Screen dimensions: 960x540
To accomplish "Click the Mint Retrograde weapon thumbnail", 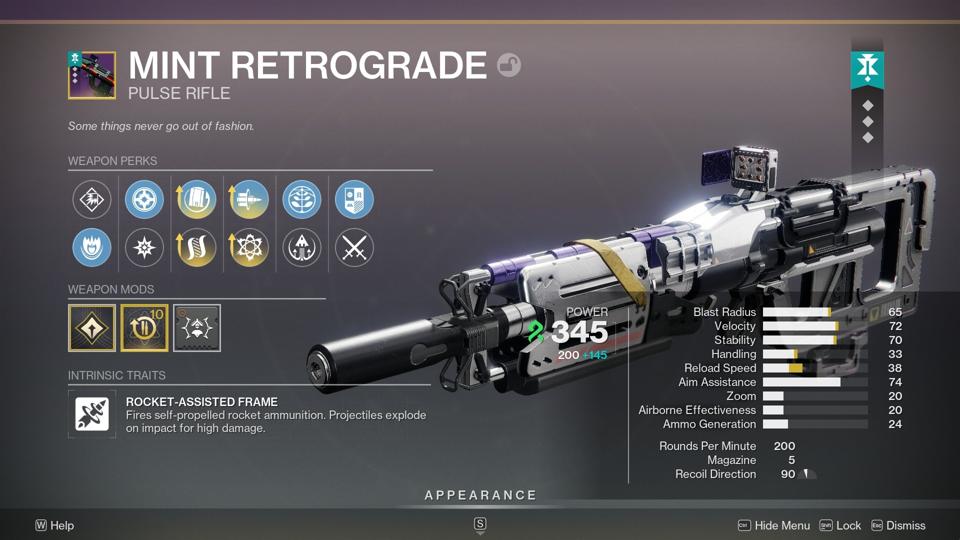I will [x=91, y=74].
